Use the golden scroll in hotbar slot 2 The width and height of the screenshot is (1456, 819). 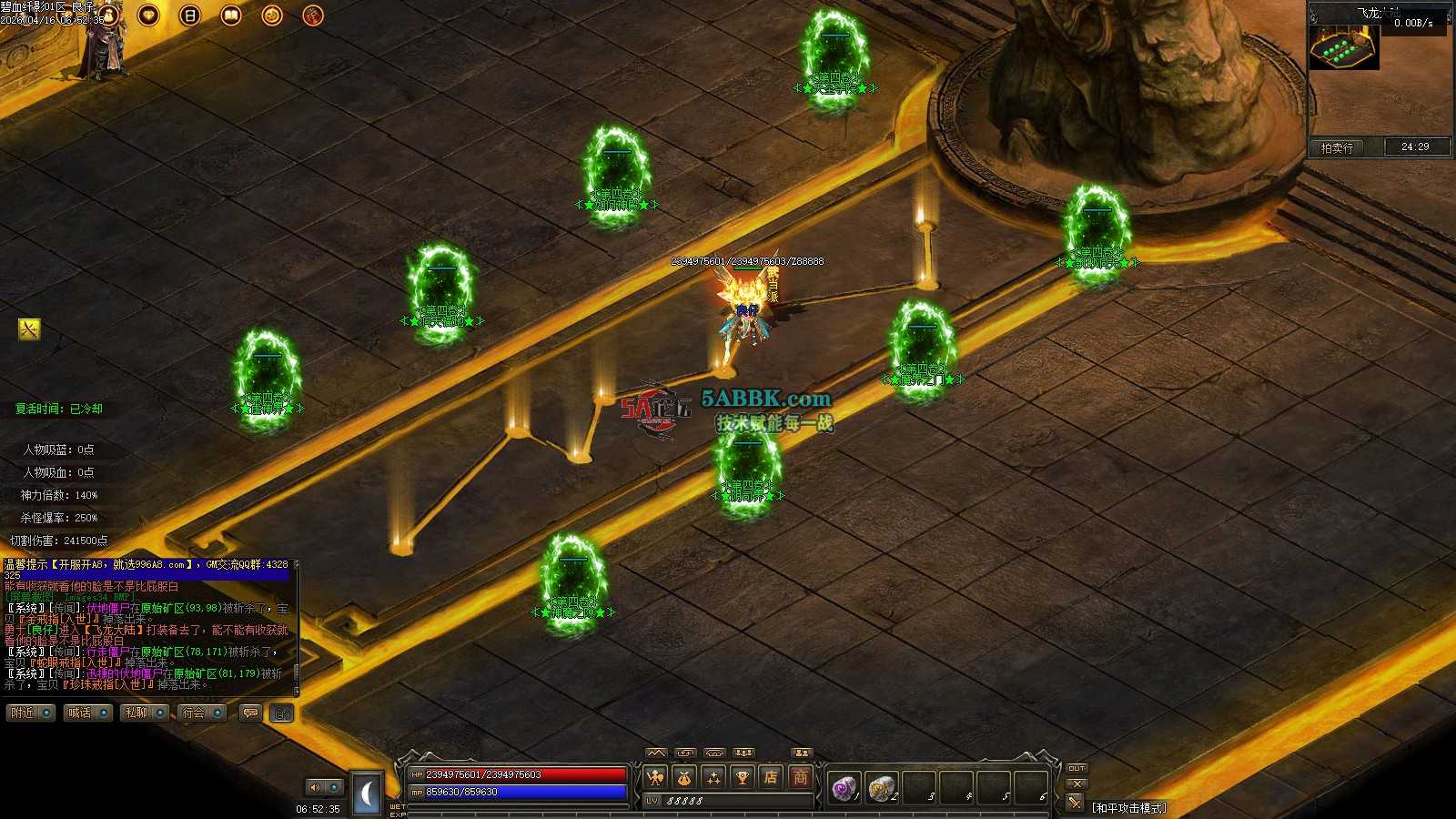pyautogui.click(x=881, y=787)
